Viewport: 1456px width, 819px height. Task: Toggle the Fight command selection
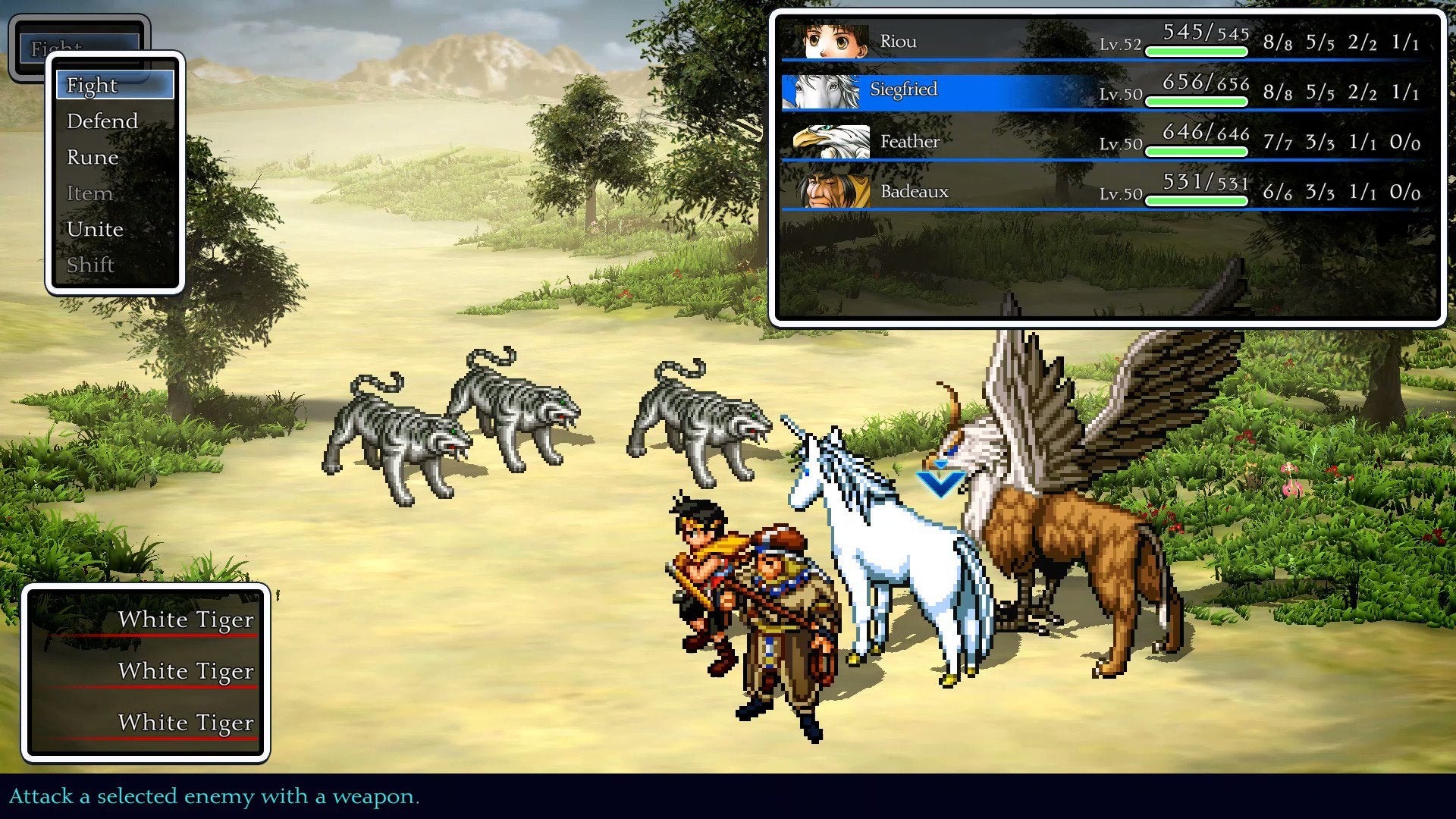[91, 85]
